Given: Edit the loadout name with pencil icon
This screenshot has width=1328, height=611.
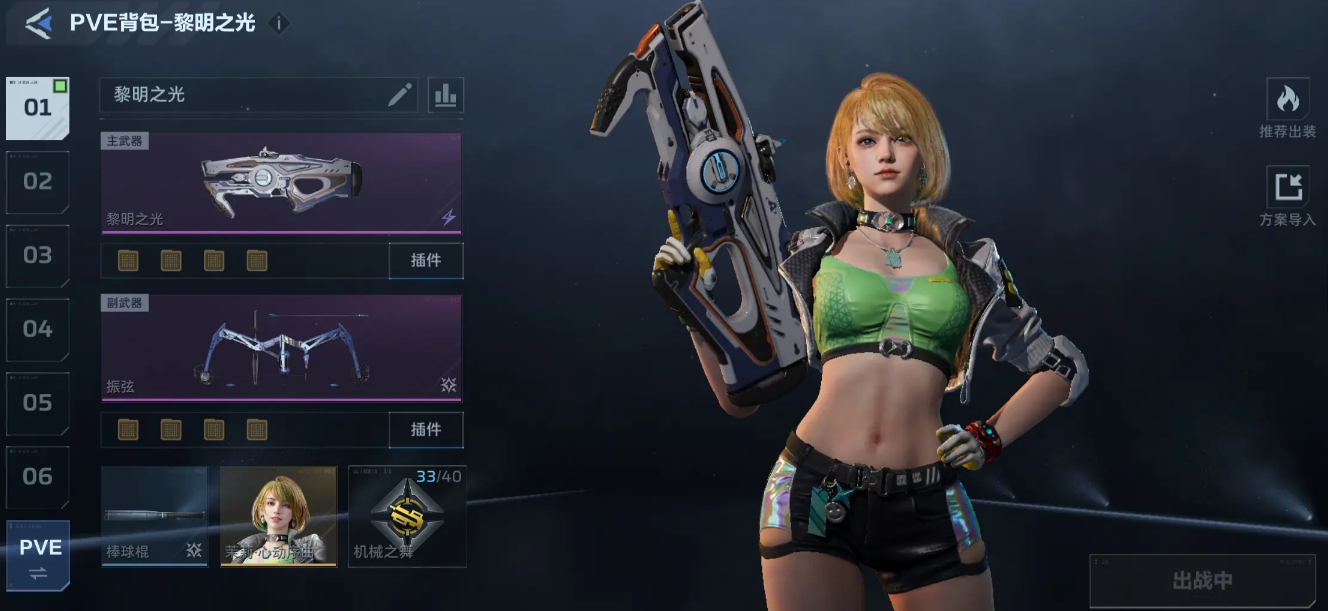Looking at the screenshot, I should click(x=400, y=95).
